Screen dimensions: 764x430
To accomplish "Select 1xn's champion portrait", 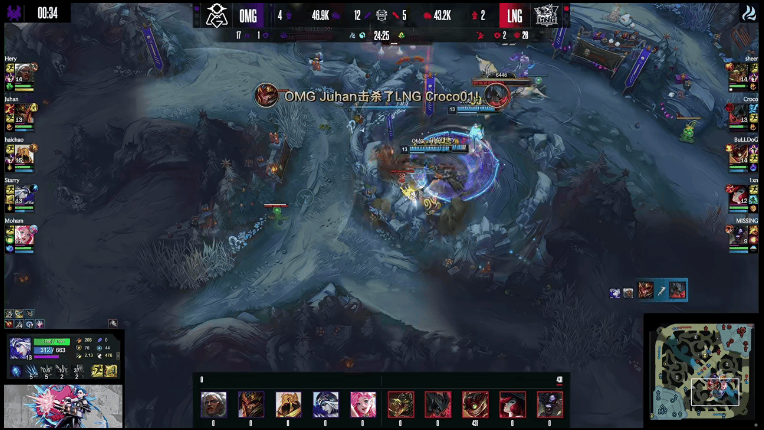I will (745, 192).
